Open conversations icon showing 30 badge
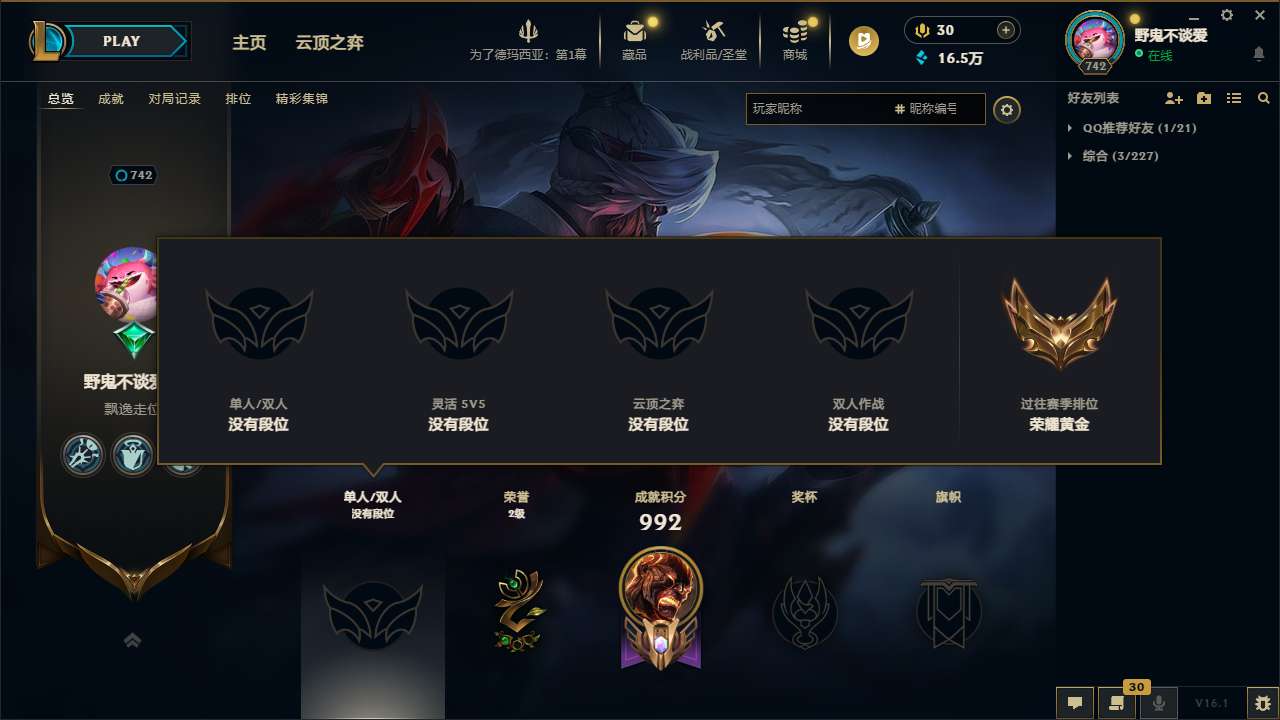Viewport: 1280px width, 720px height. [x=1117, y=703]
